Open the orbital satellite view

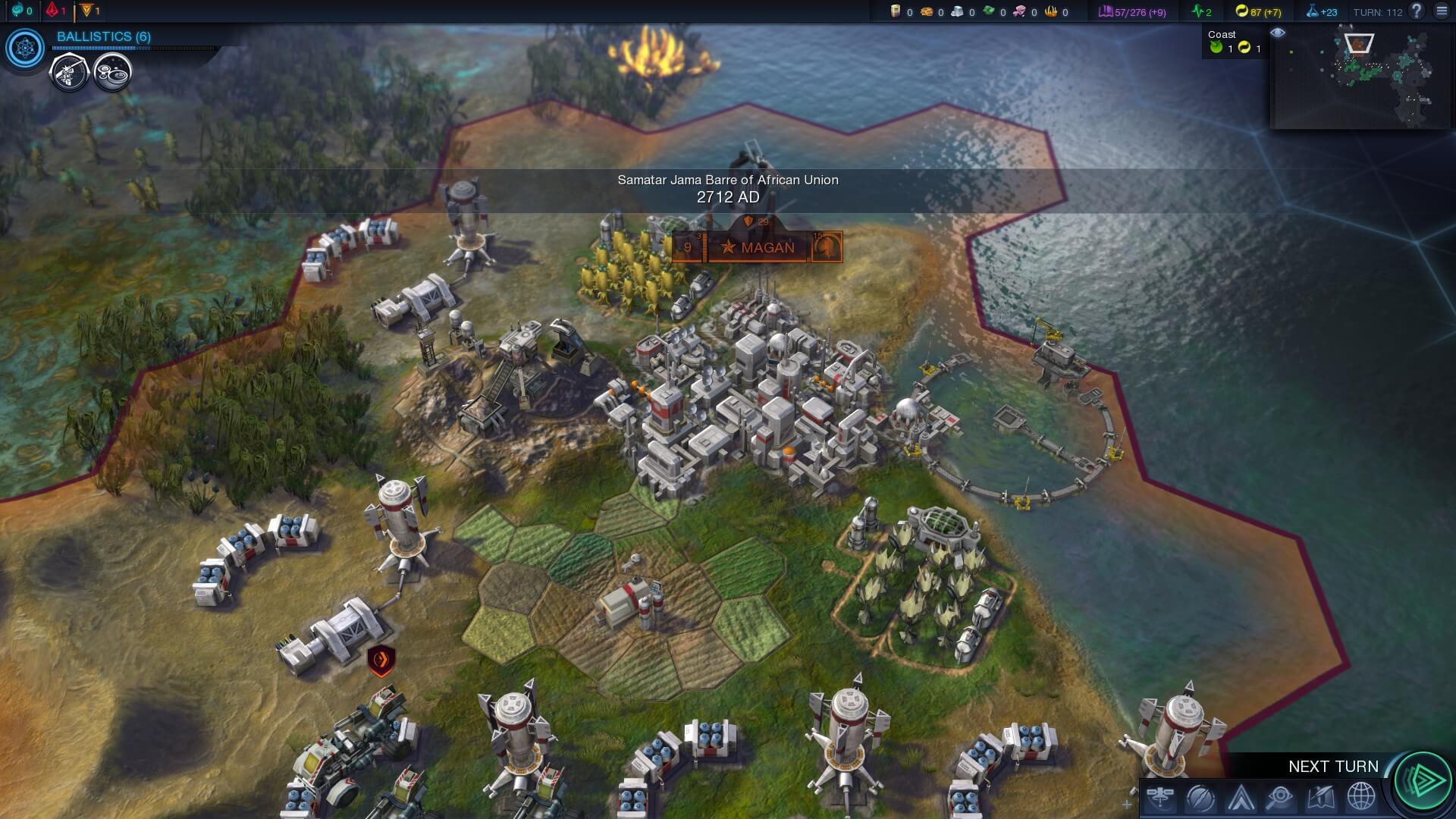1160,798
